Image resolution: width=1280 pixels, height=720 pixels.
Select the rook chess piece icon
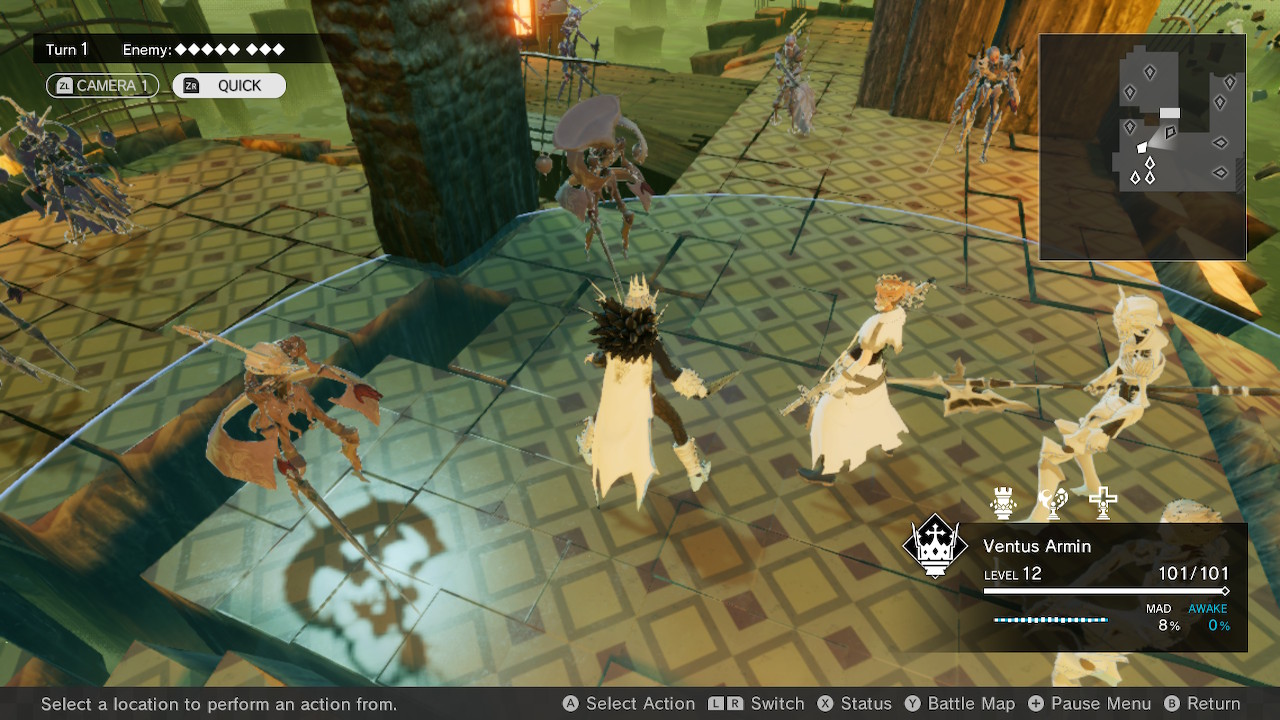(x=1002, y=503)
